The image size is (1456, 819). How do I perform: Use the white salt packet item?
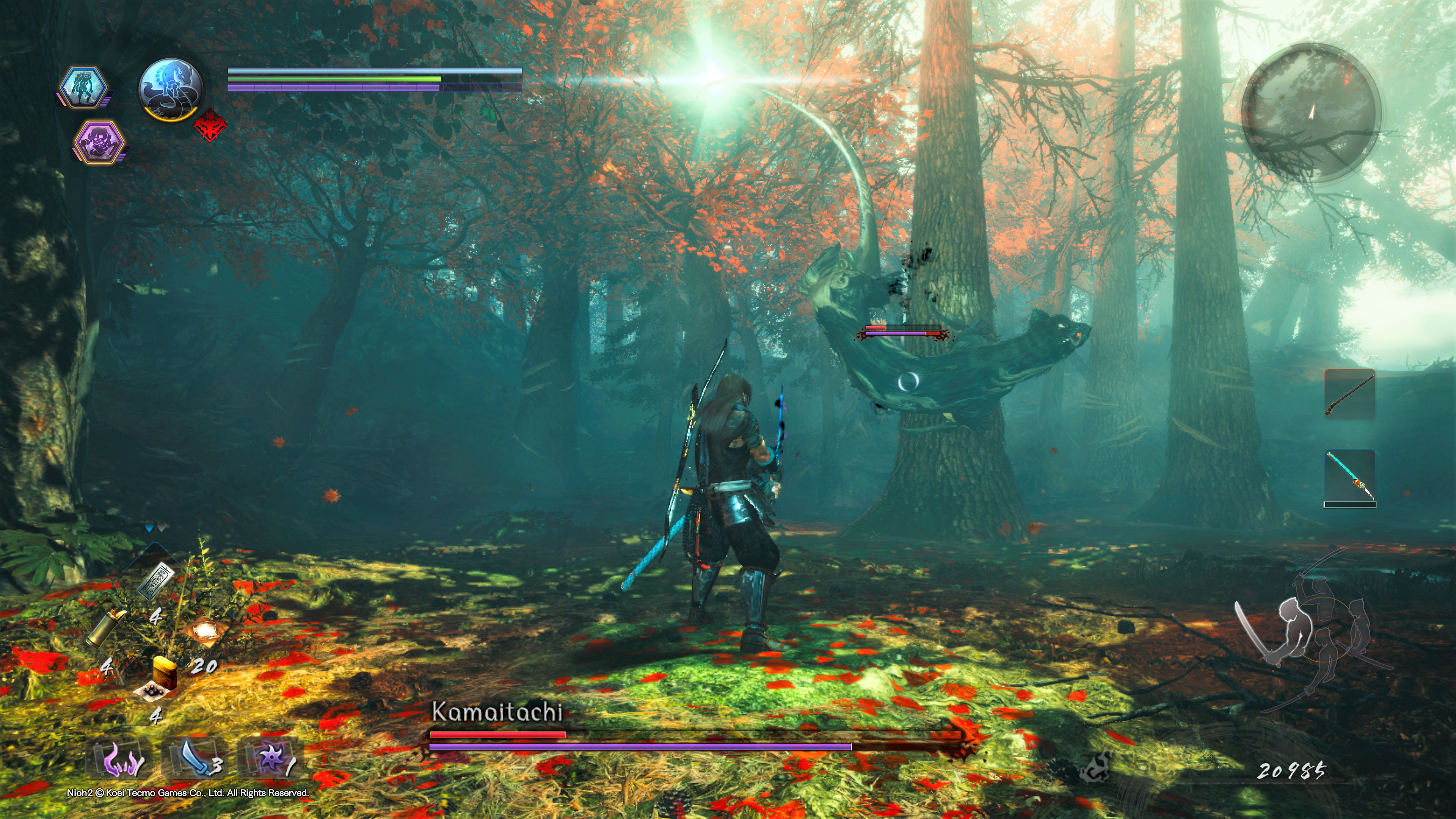tap(202, 631)
